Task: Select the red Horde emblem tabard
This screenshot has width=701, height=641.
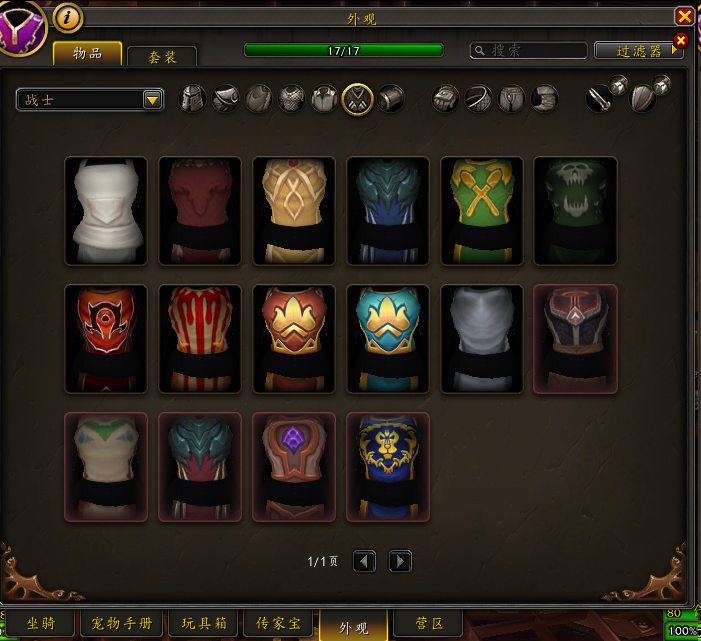Action: click(106, 339)
